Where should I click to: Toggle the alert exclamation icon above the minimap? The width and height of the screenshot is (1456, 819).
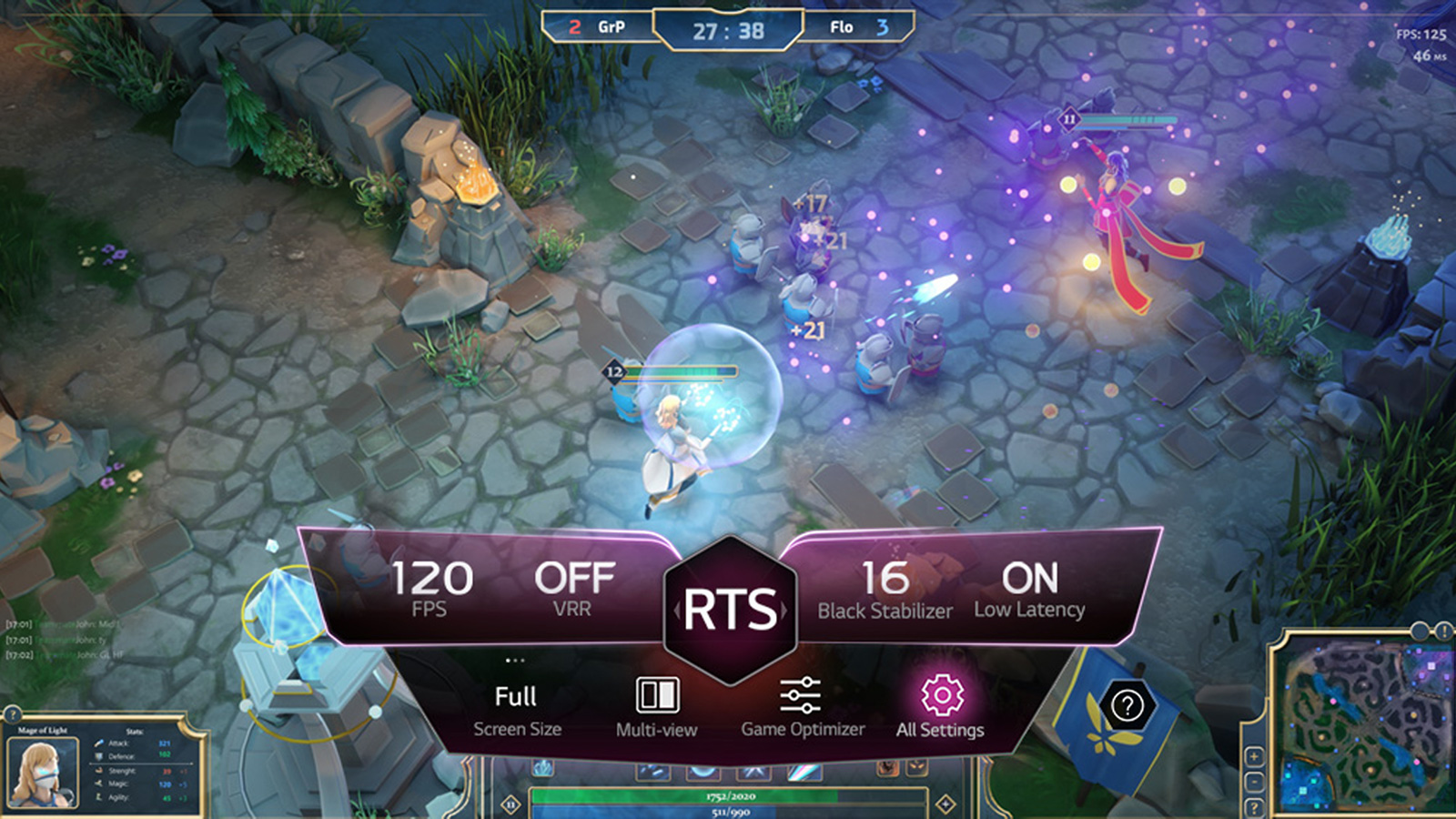click(1442, 630)
